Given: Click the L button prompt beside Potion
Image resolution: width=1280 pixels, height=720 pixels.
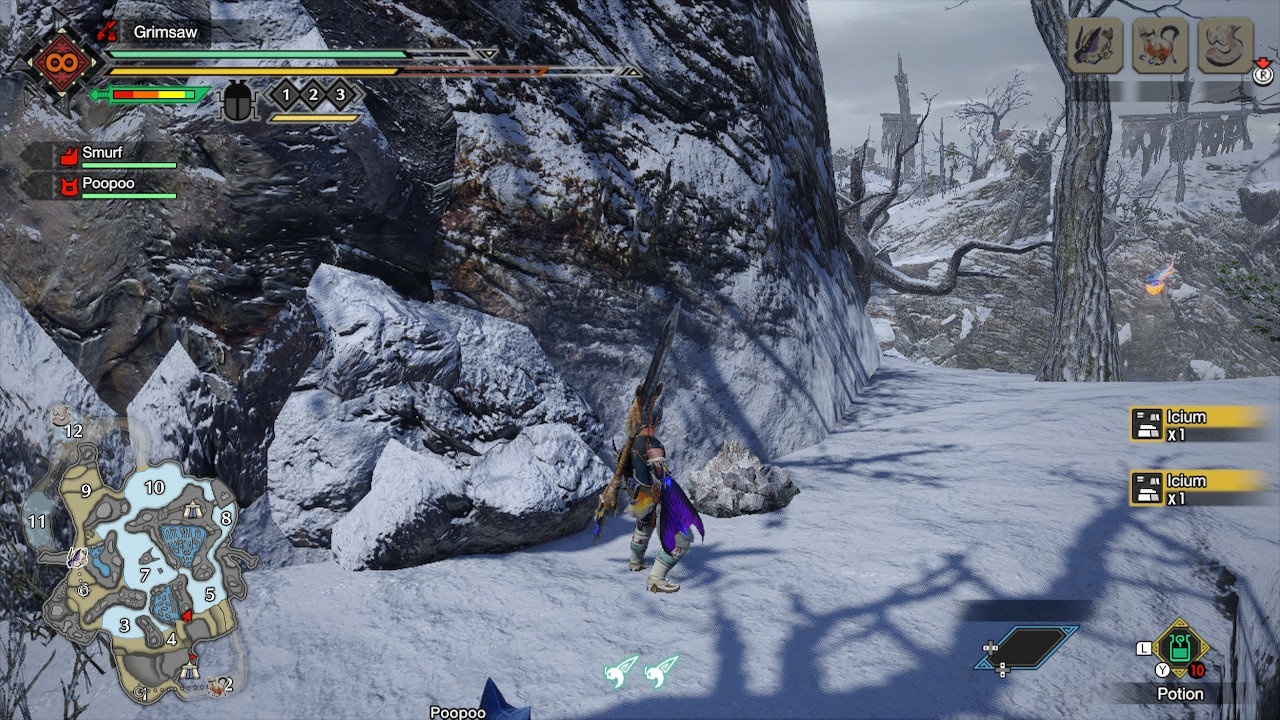Looking at the screenshot, I should pyautogui.click(x=1144, y=647).
